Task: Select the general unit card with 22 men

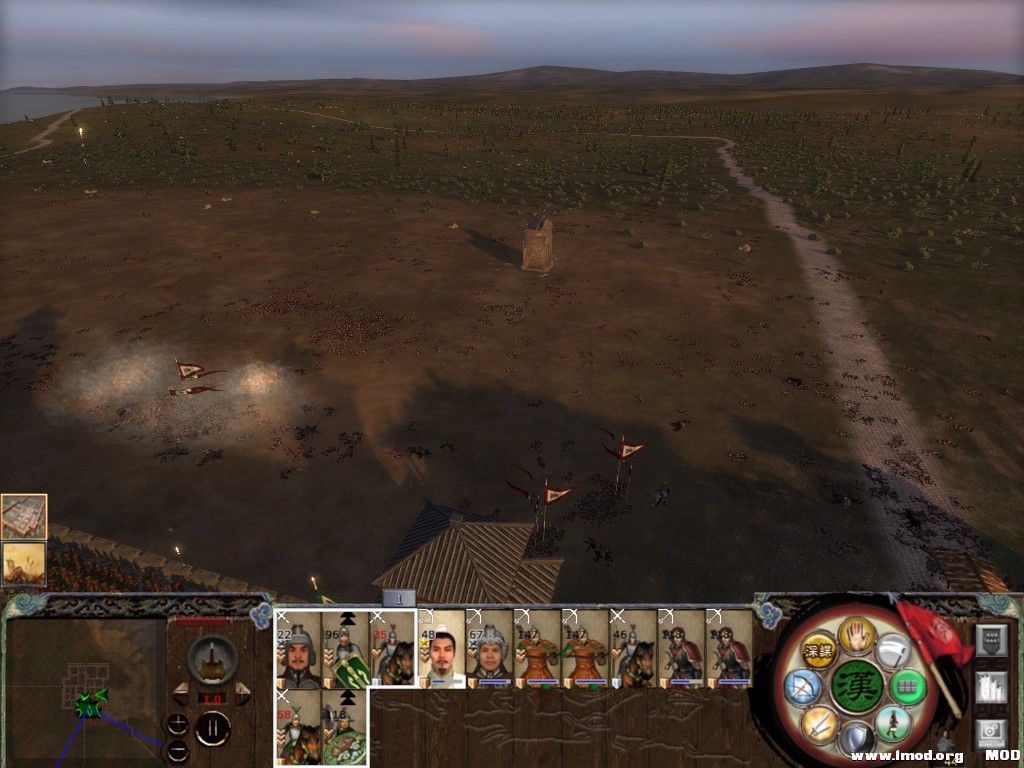Action: [298, 649]
